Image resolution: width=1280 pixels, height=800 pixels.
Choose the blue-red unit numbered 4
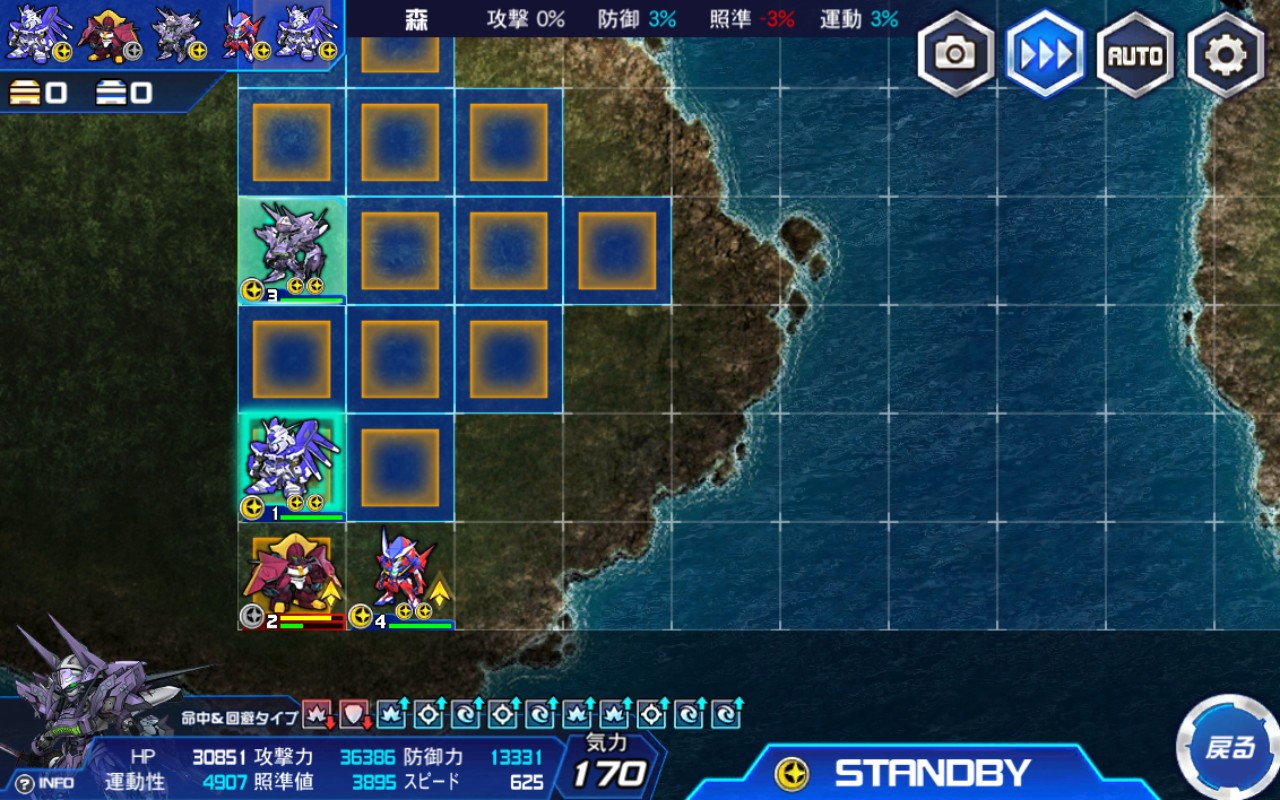coord(401,577)
